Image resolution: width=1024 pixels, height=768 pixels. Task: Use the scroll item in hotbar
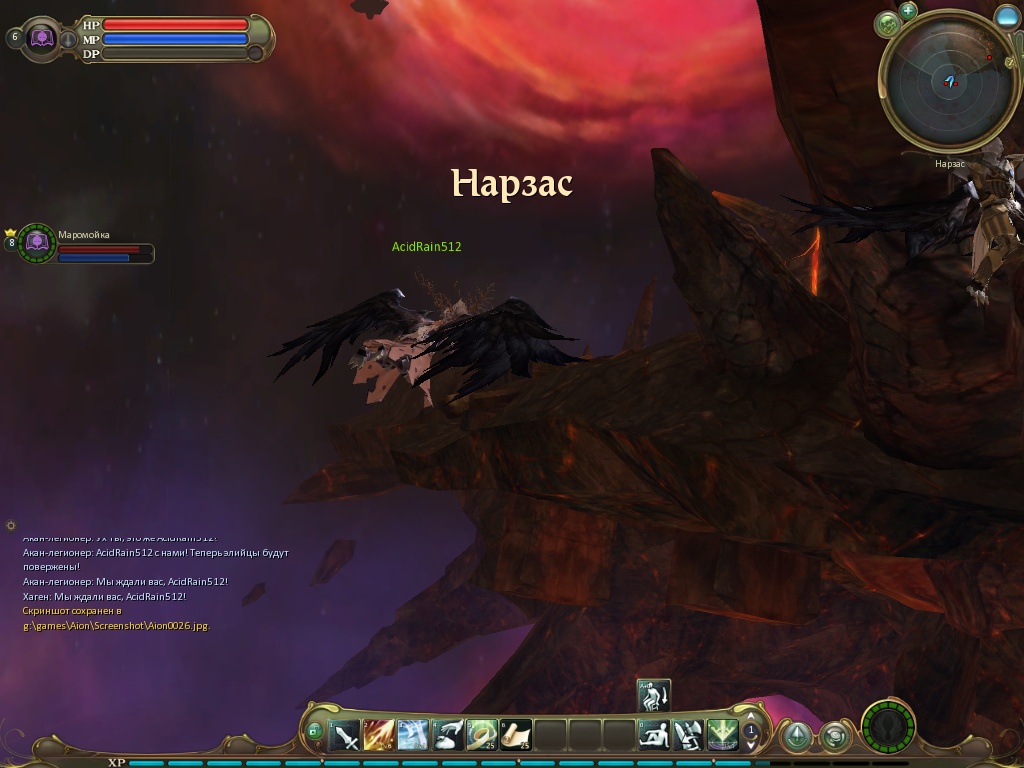point(516,736)
